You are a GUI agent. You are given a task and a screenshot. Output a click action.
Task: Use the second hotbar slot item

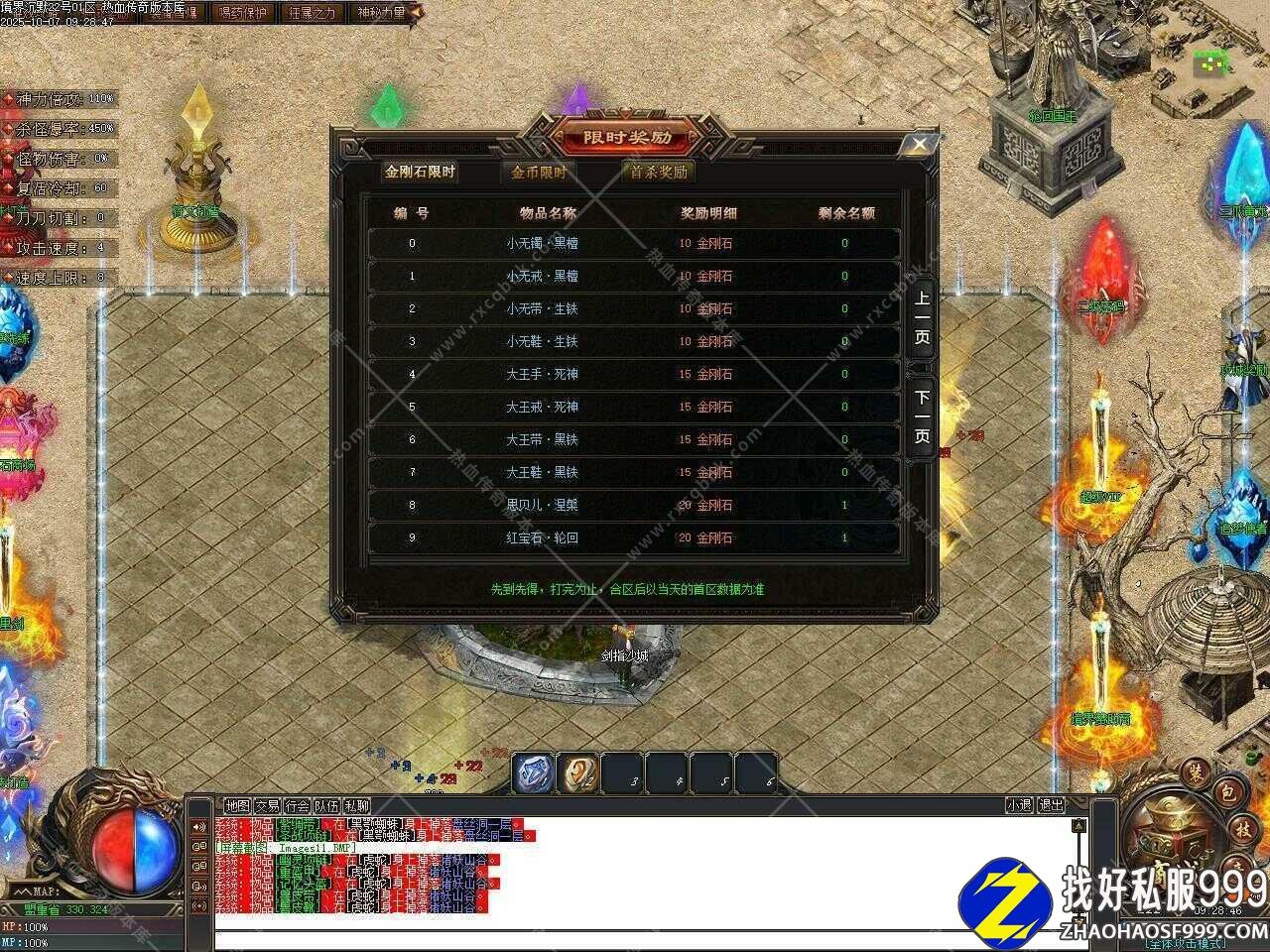click(578, 773)
